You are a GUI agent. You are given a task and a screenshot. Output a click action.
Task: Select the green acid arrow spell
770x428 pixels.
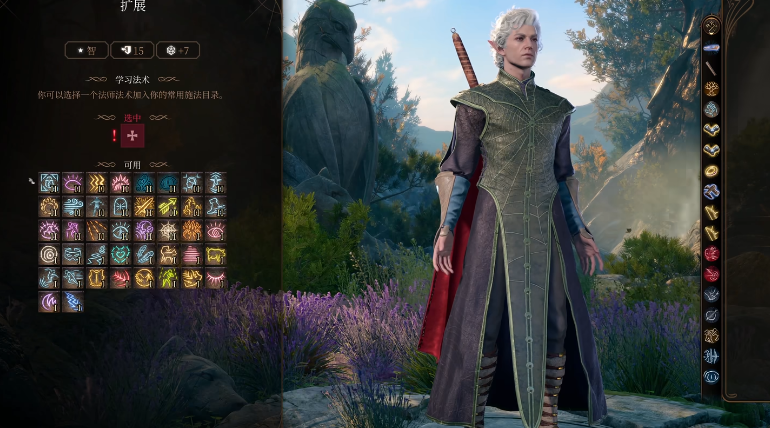[168, 206]
